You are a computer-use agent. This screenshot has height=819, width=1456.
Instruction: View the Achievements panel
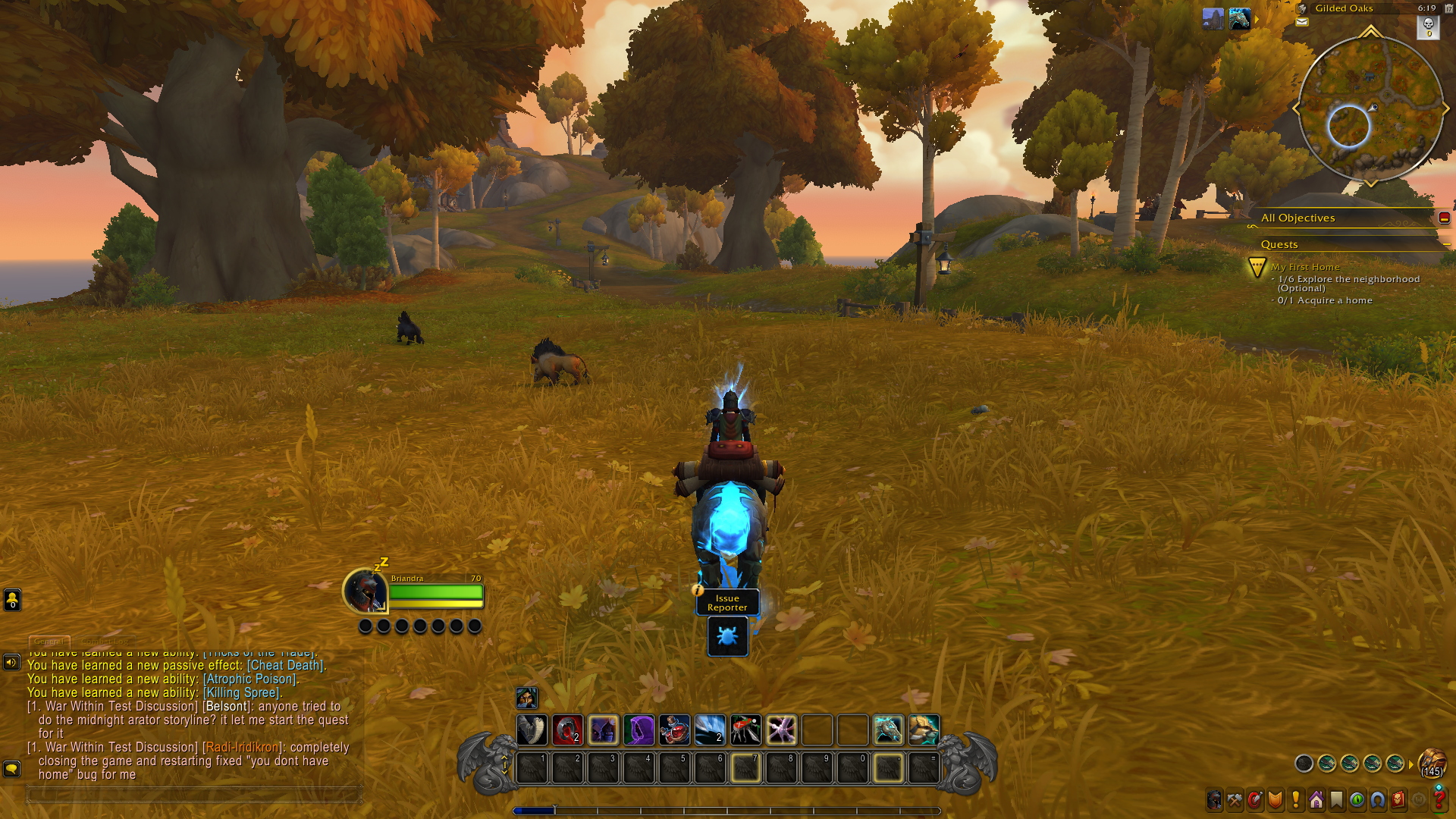click(x=1275, y=800)
